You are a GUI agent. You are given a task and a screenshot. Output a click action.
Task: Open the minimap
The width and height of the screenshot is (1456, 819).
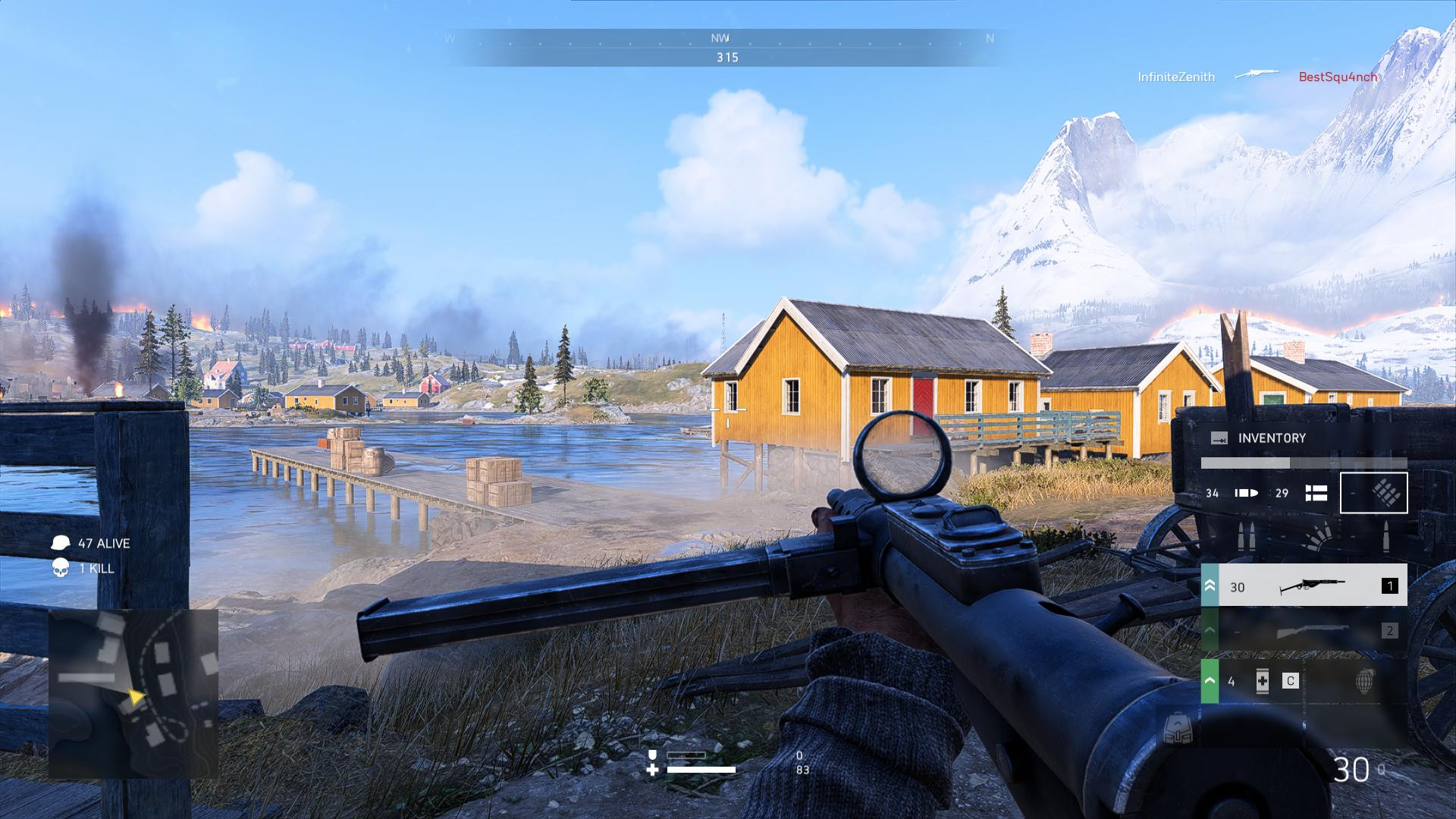pos(133,694)
